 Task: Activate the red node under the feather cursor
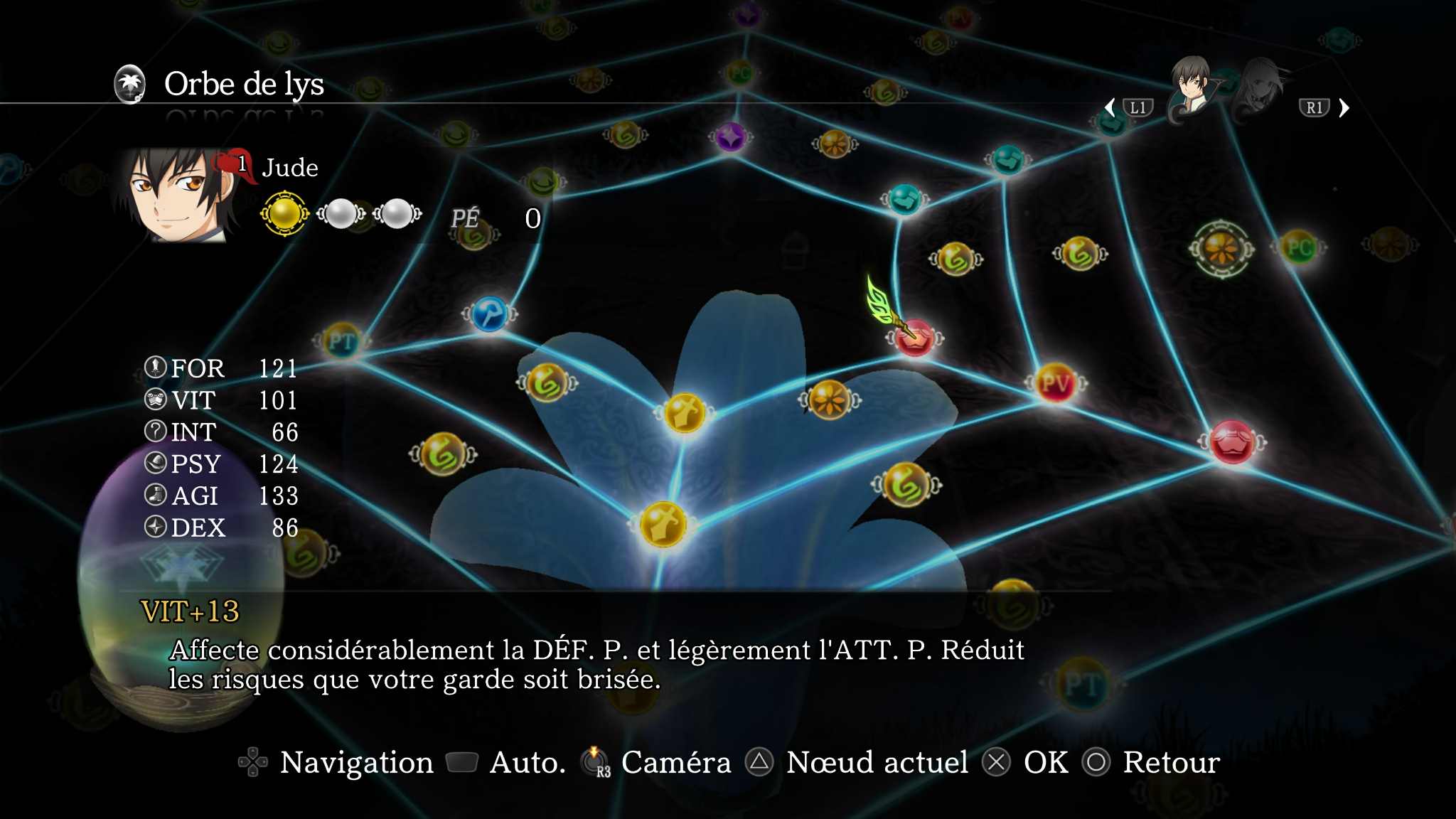point(915,338)
